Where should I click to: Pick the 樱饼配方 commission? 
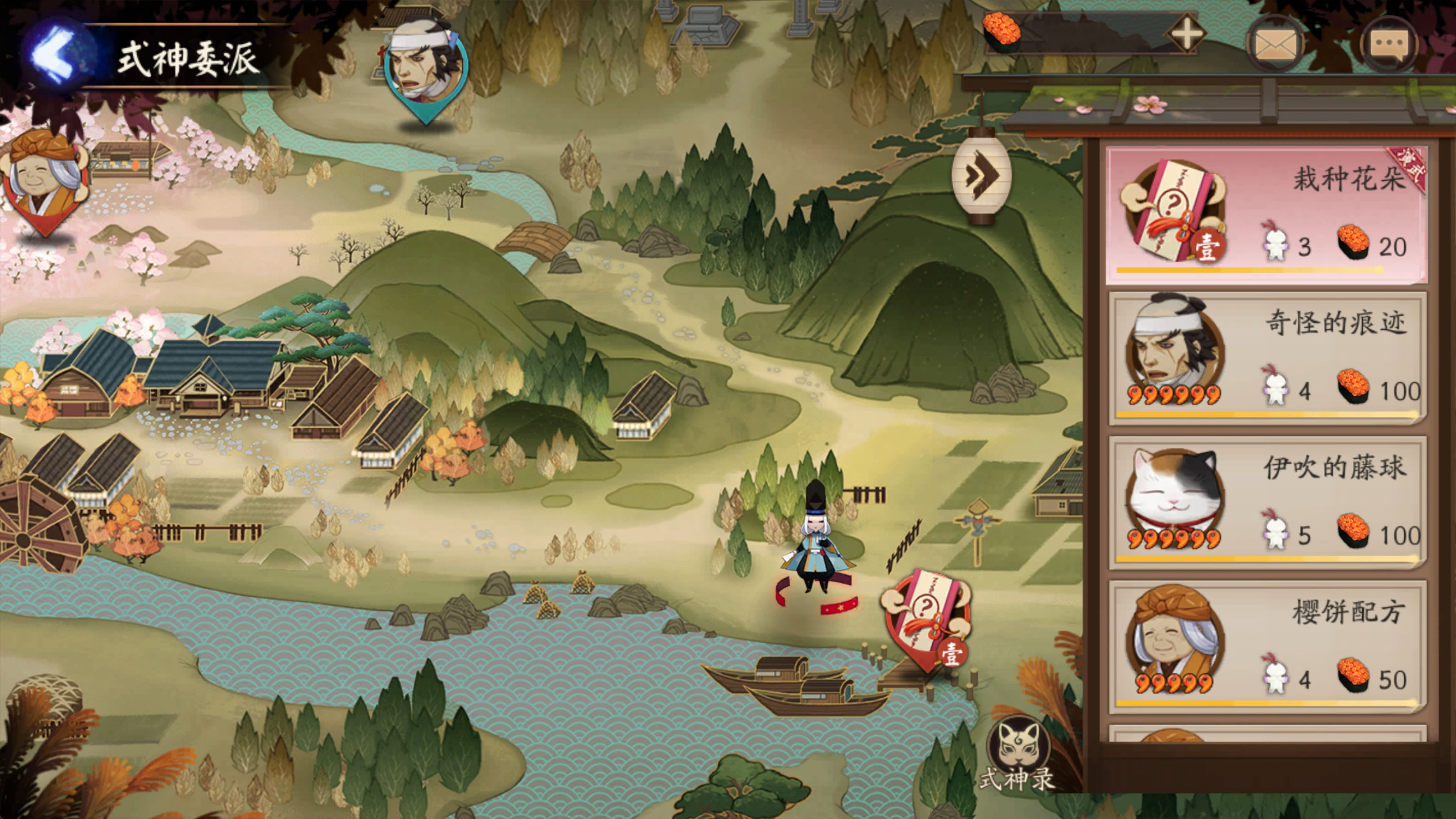click(x=1266, y=646)
